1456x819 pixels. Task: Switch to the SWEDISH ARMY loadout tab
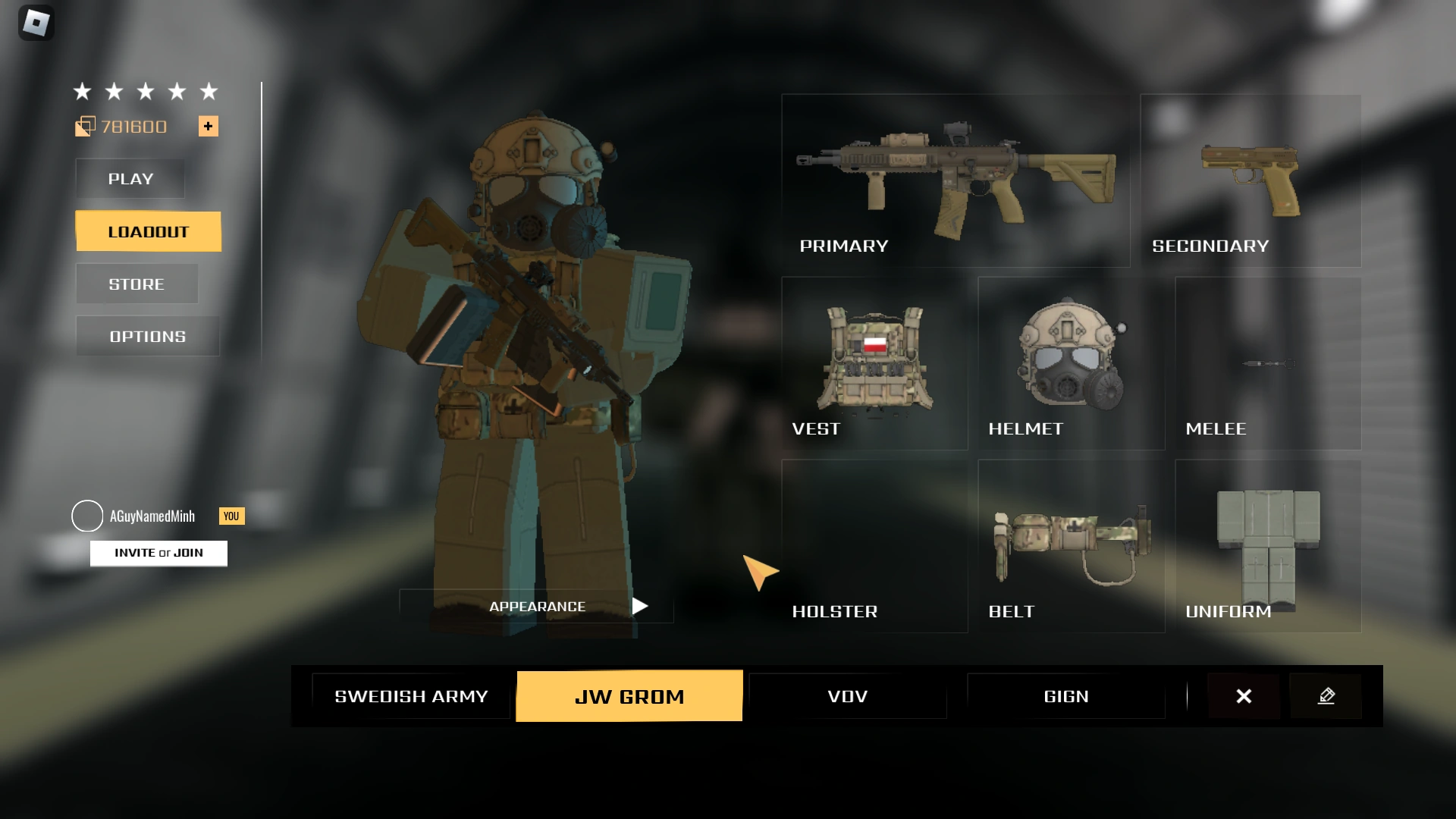point(411,695)
